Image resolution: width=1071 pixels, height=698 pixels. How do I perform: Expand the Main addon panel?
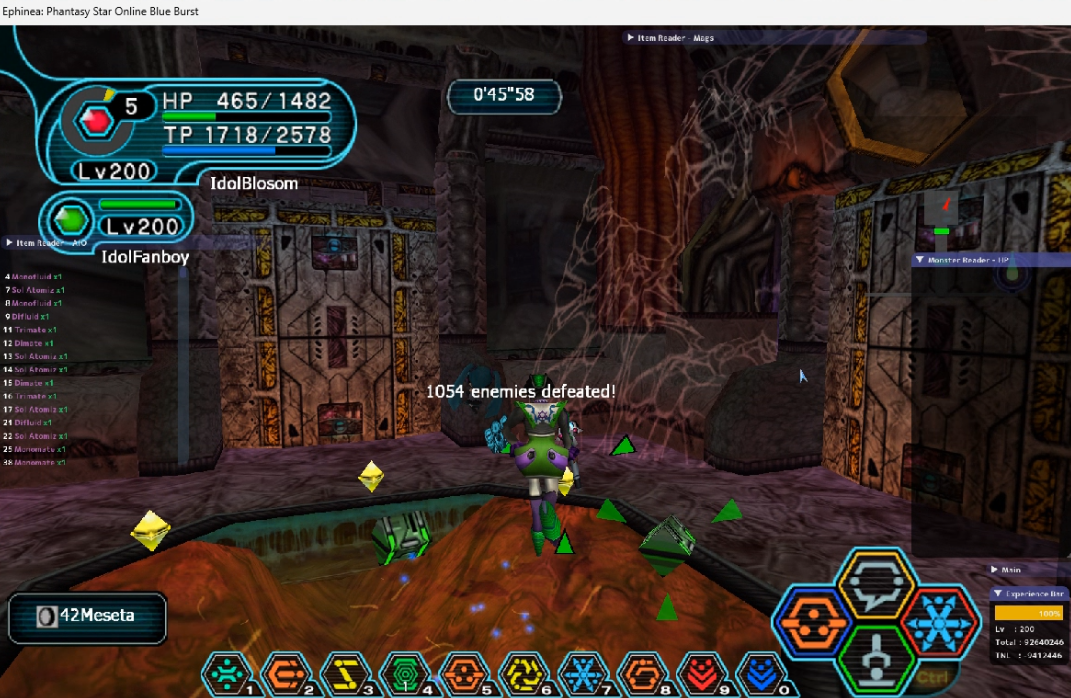(x=992, y=570)
